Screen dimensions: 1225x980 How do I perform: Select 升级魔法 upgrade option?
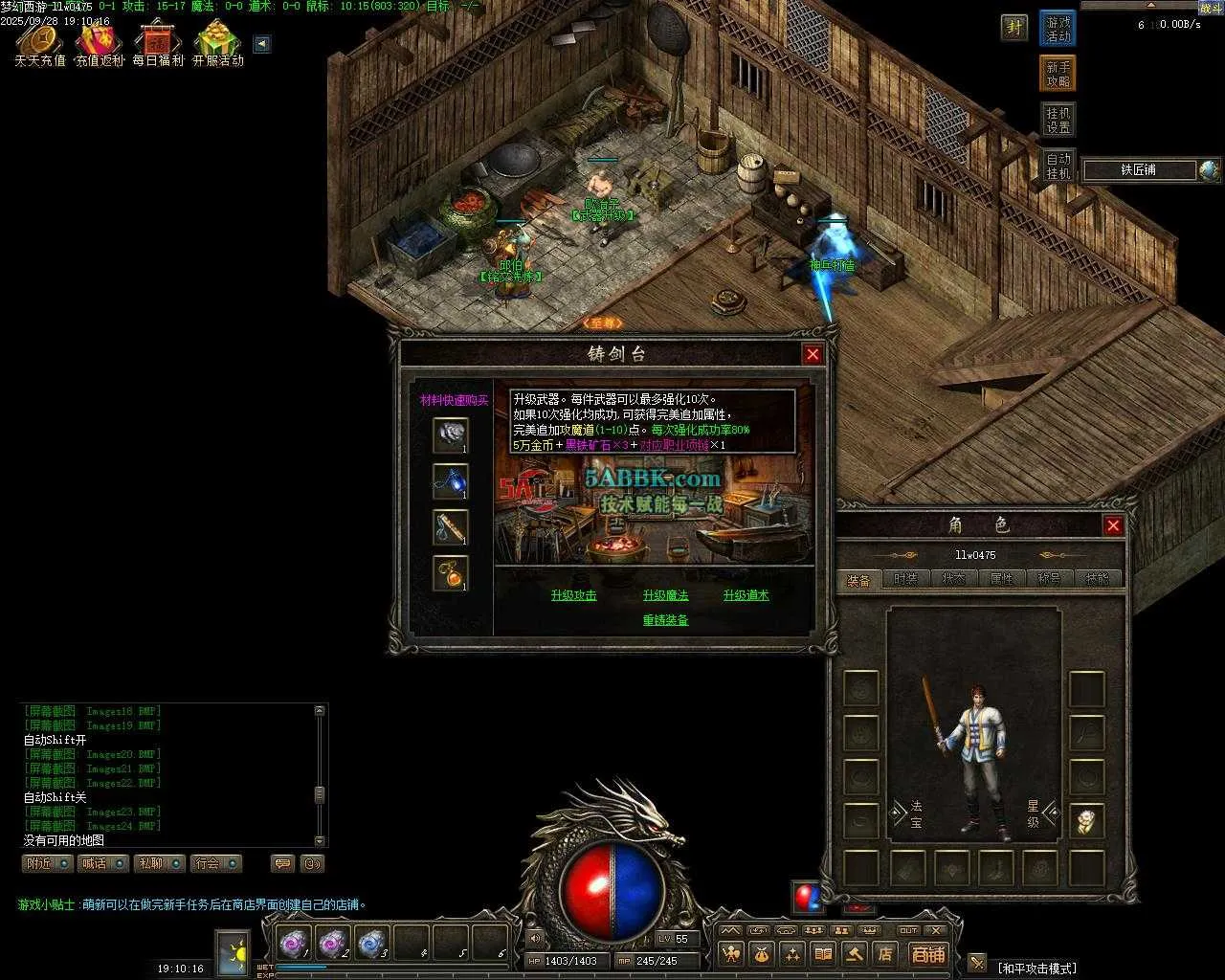pyautogui.click(x=665, y=595)
